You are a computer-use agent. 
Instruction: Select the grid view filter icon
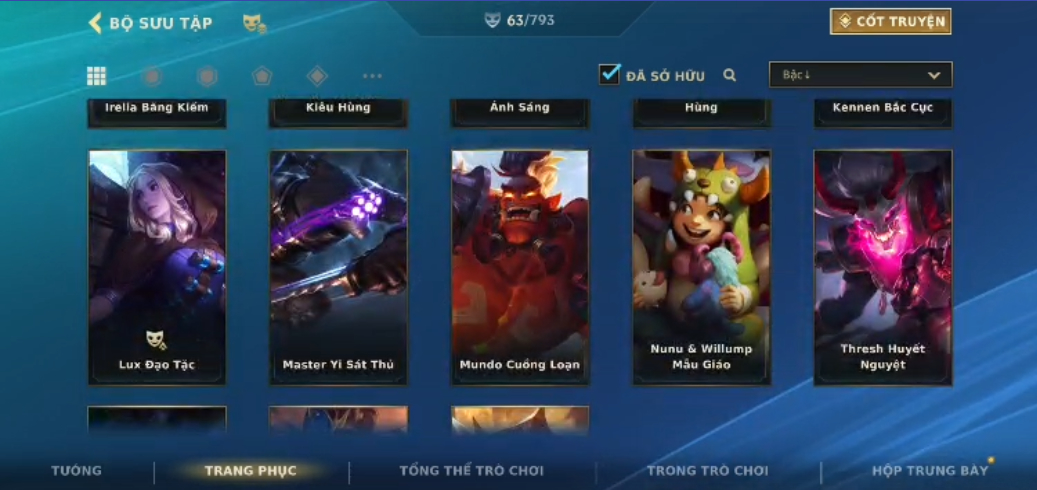pyautogui.click(x=97, y=76)
